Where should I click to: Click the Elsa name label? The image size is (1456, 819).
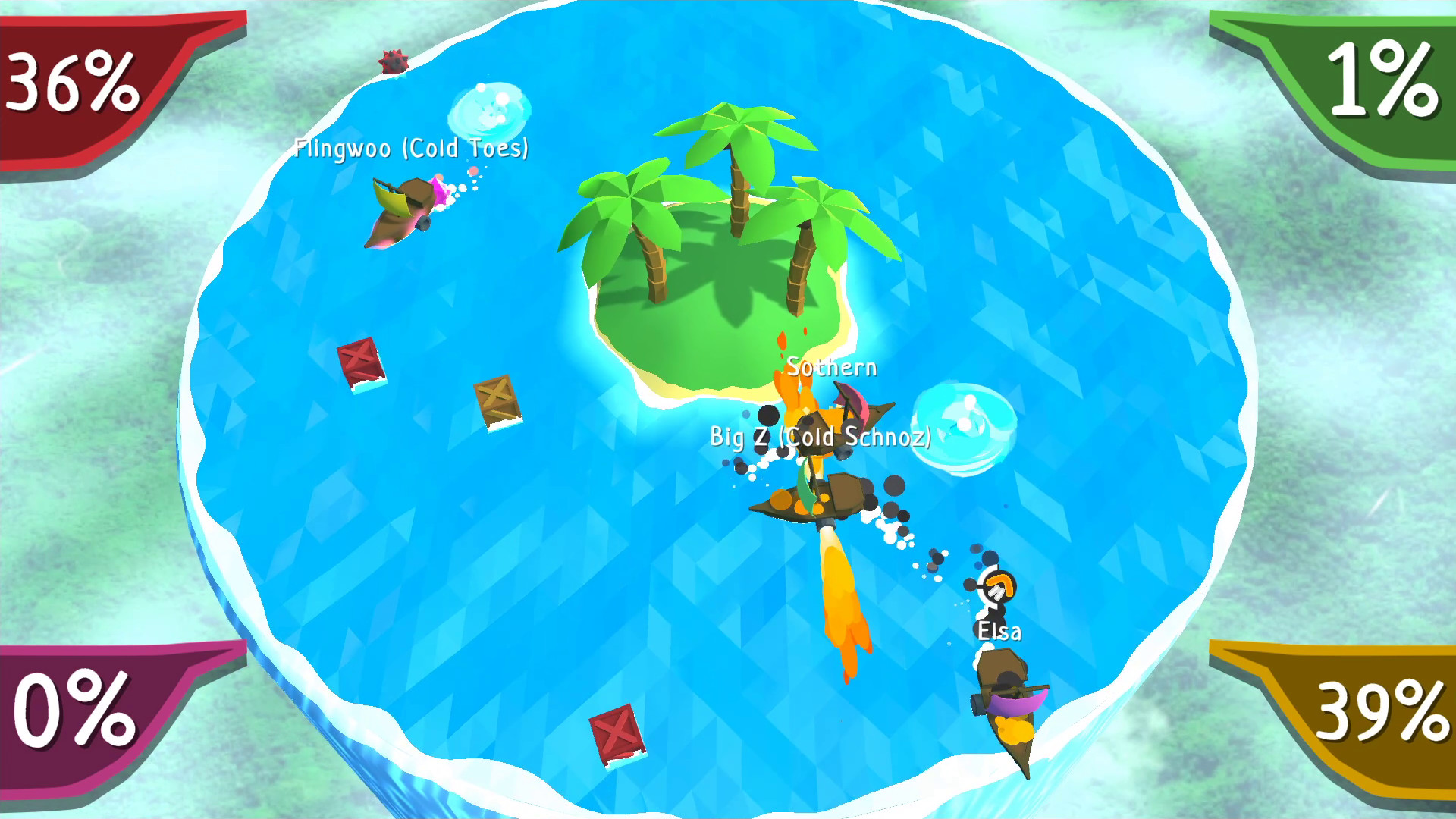pyautogui.click(x=999, y=632)
